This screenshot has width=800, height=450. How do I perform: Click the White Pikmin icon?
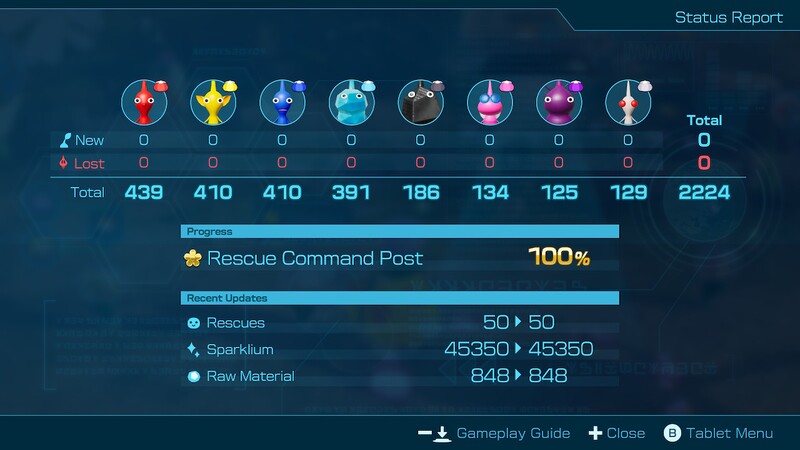(x=627, y=101)
